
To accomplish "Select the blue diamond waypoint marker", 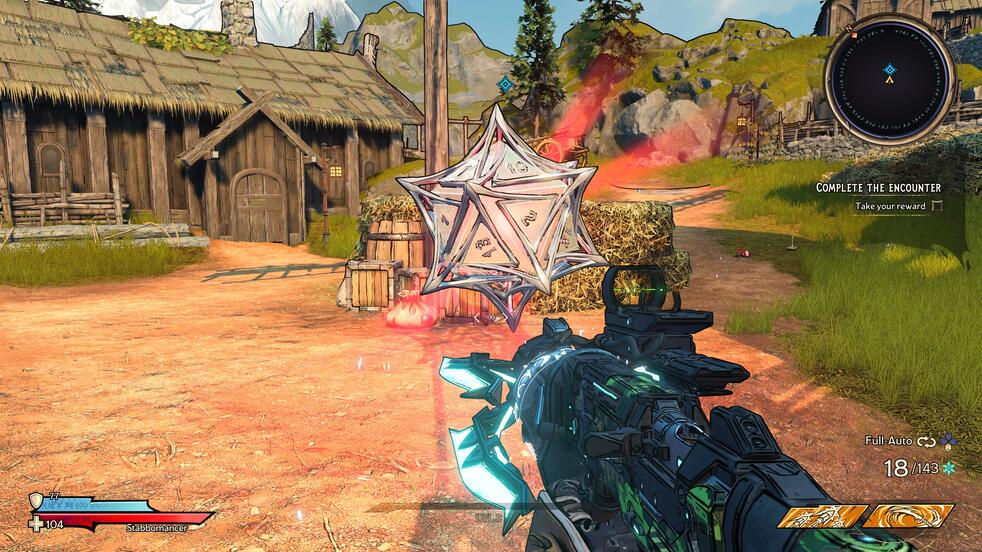I will 506,84.
